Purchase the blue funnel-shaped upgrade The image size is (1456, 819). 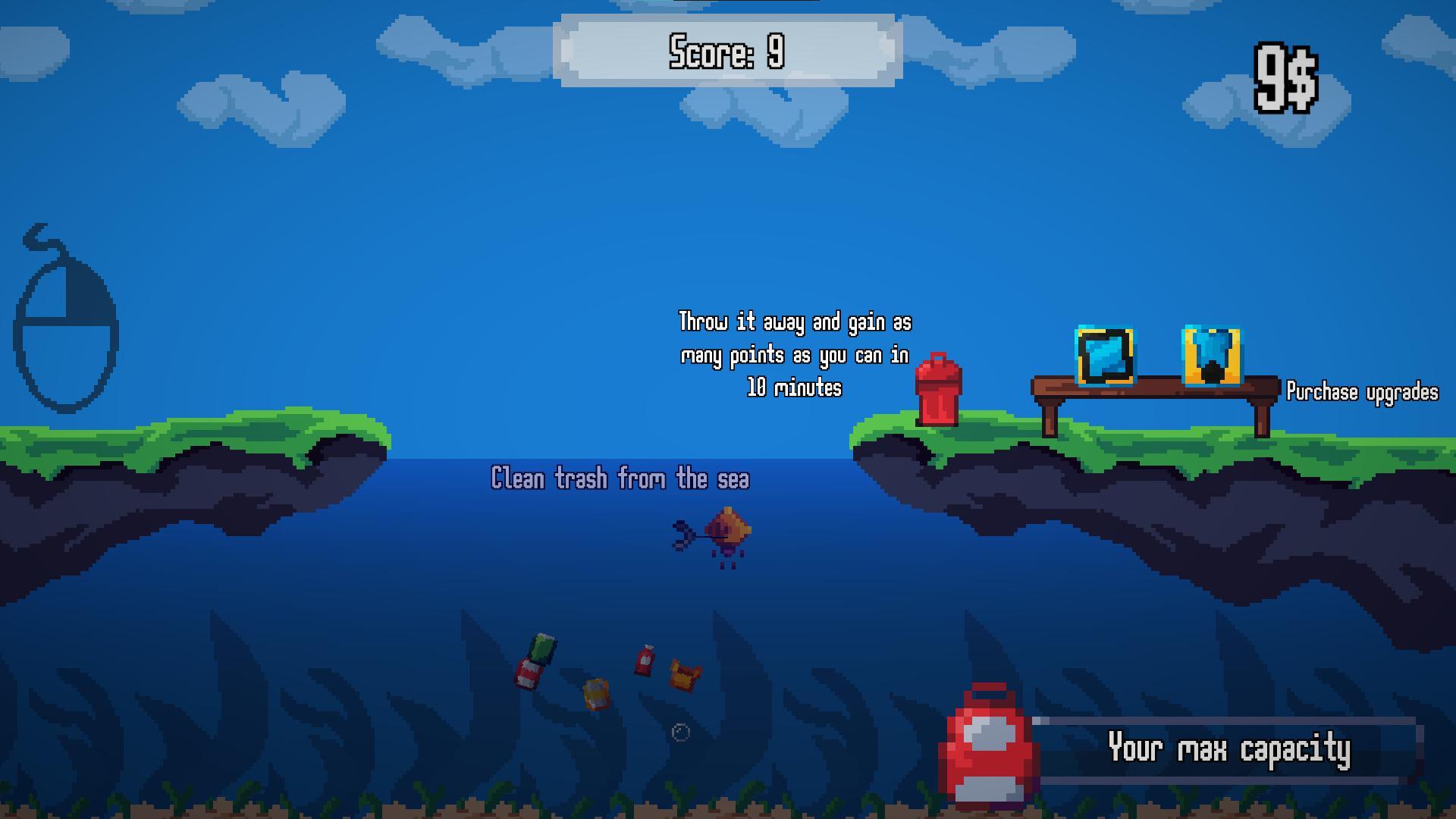coord(1211,356)
